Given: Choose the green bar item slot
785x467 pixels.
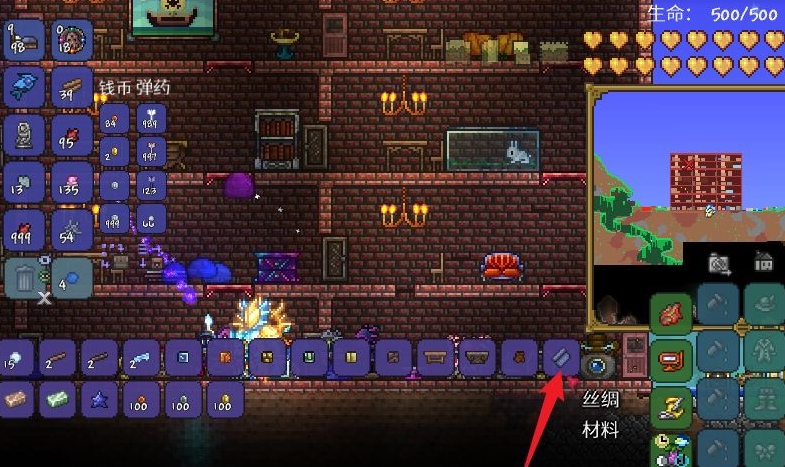Looking at the screenshot, I should point(58,399).
